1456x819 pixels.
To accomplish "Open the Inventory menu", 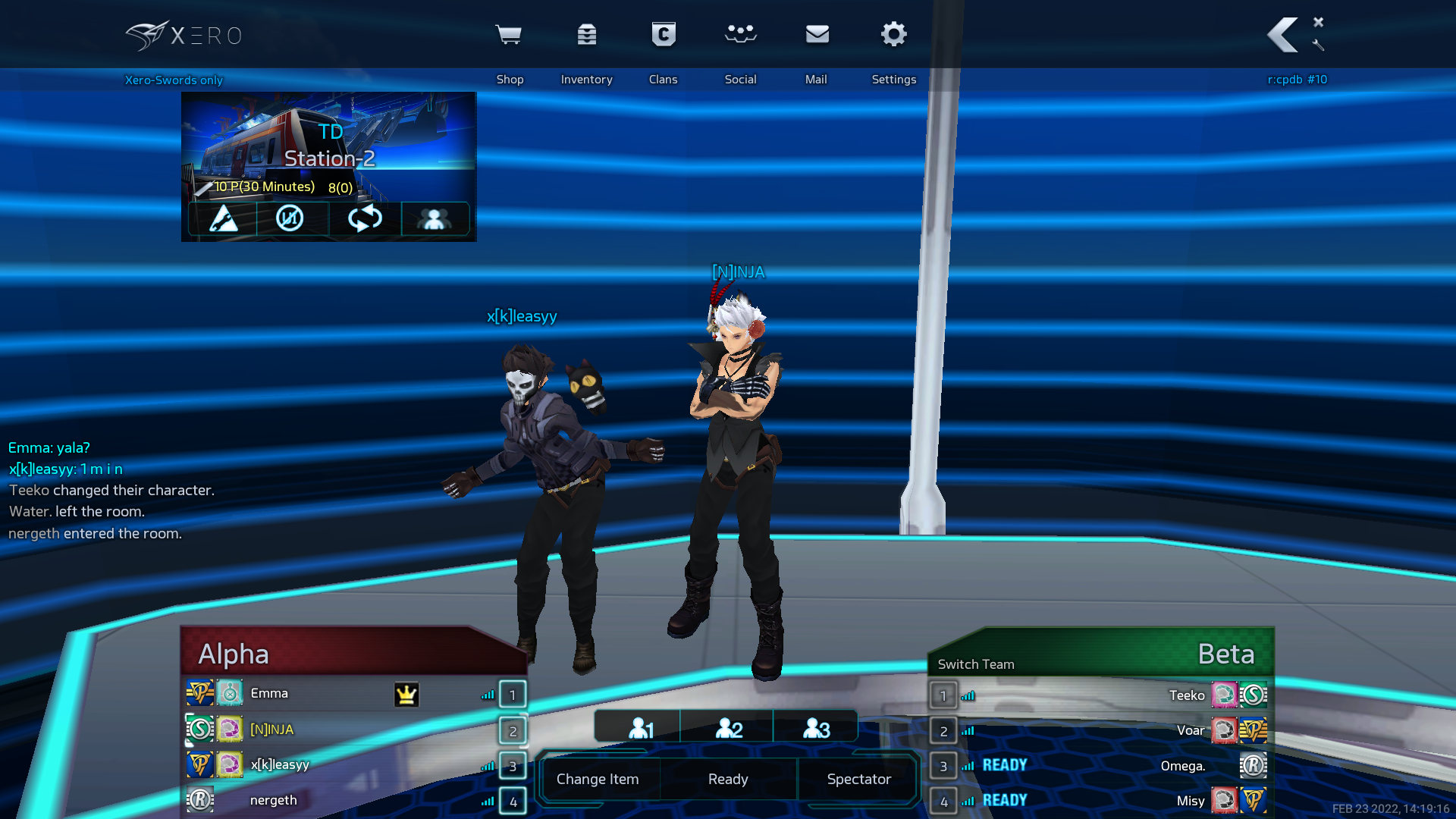I will (586, 36).
